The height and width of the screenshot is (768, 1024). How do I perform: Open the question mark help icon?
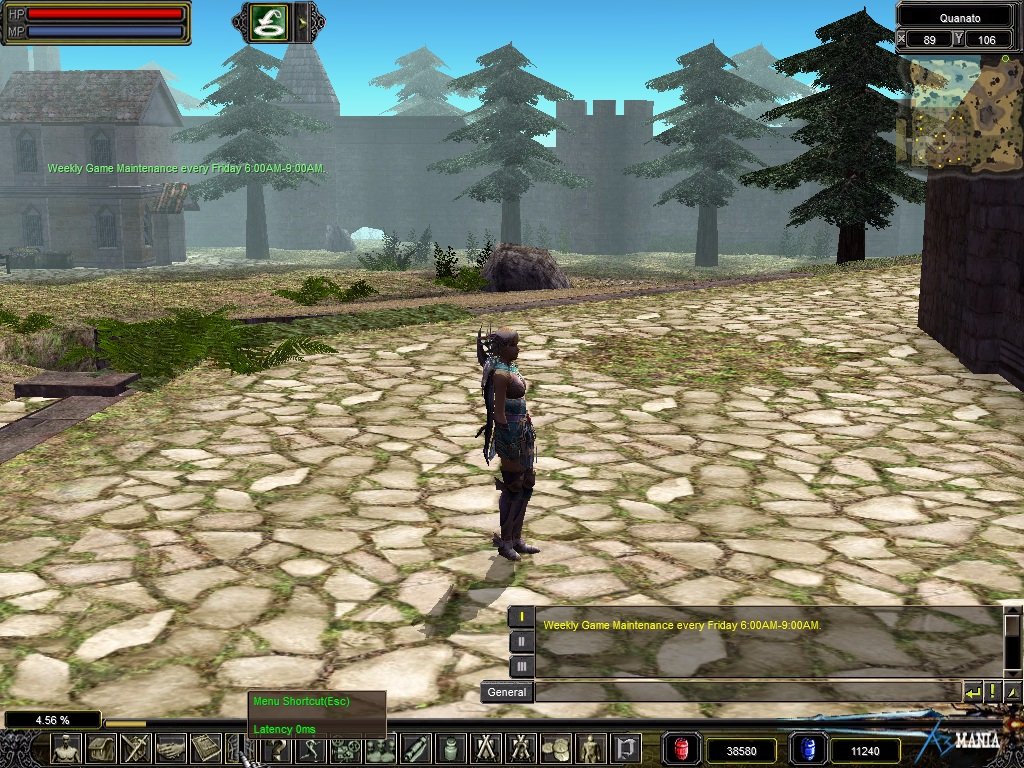click(x=275, y=748)
